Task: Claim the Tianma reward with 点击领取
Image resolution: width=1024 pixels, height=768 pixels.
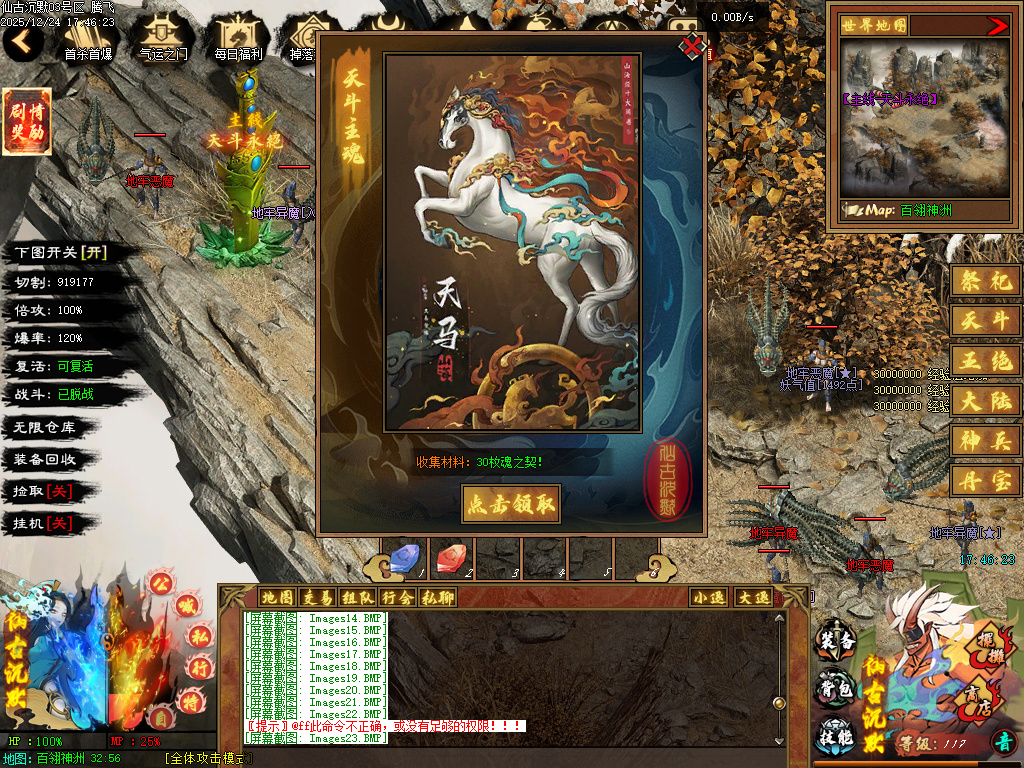Action: tap(510, 504)
